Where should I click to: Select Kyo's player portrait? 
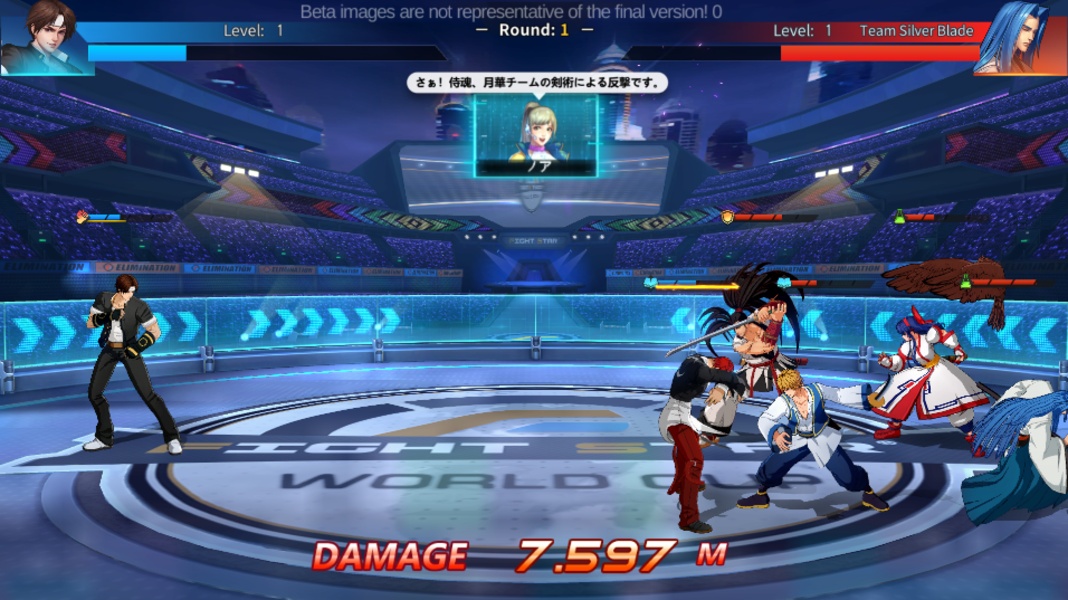[44, 36]
